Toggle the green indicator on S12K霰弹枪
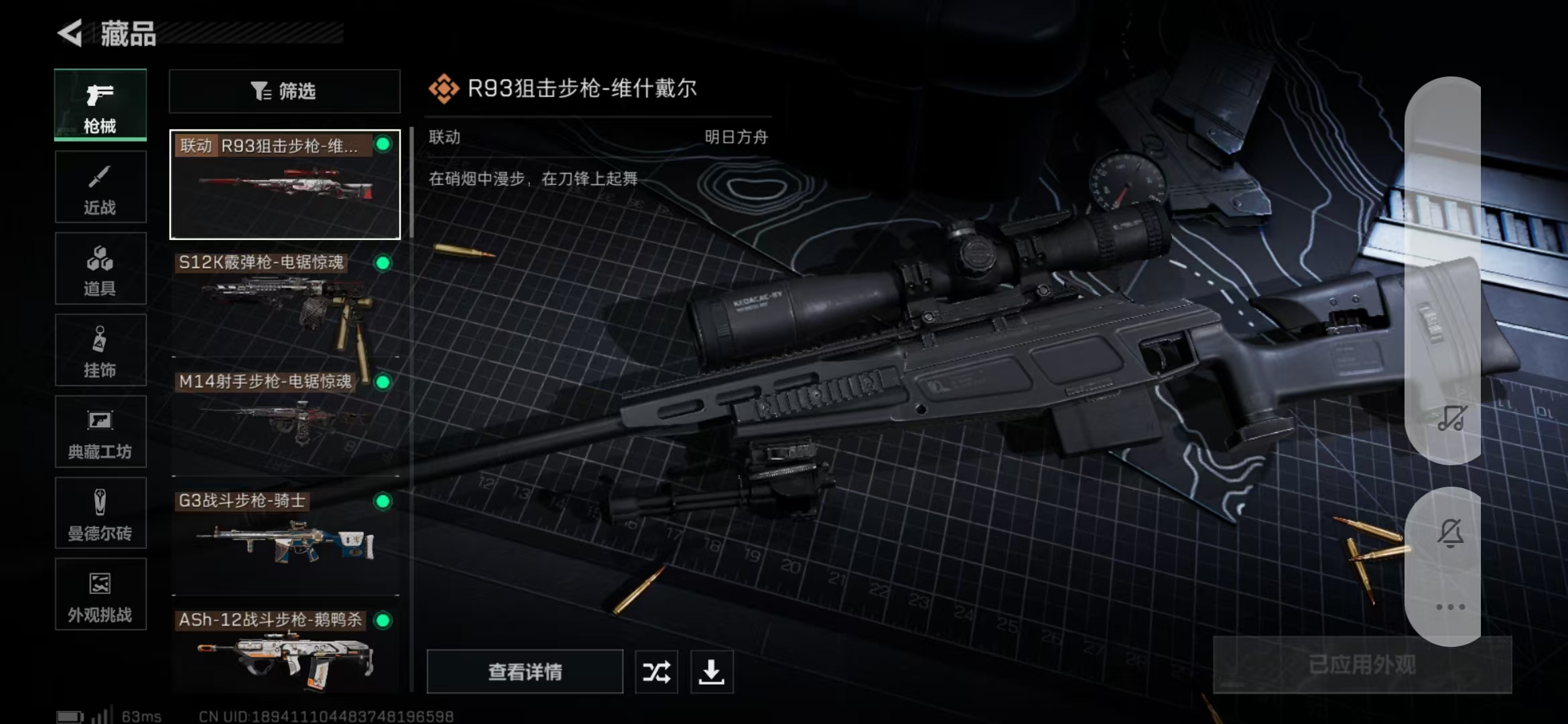The width and height of the screenshot is (1568, 724). [382, 263]
